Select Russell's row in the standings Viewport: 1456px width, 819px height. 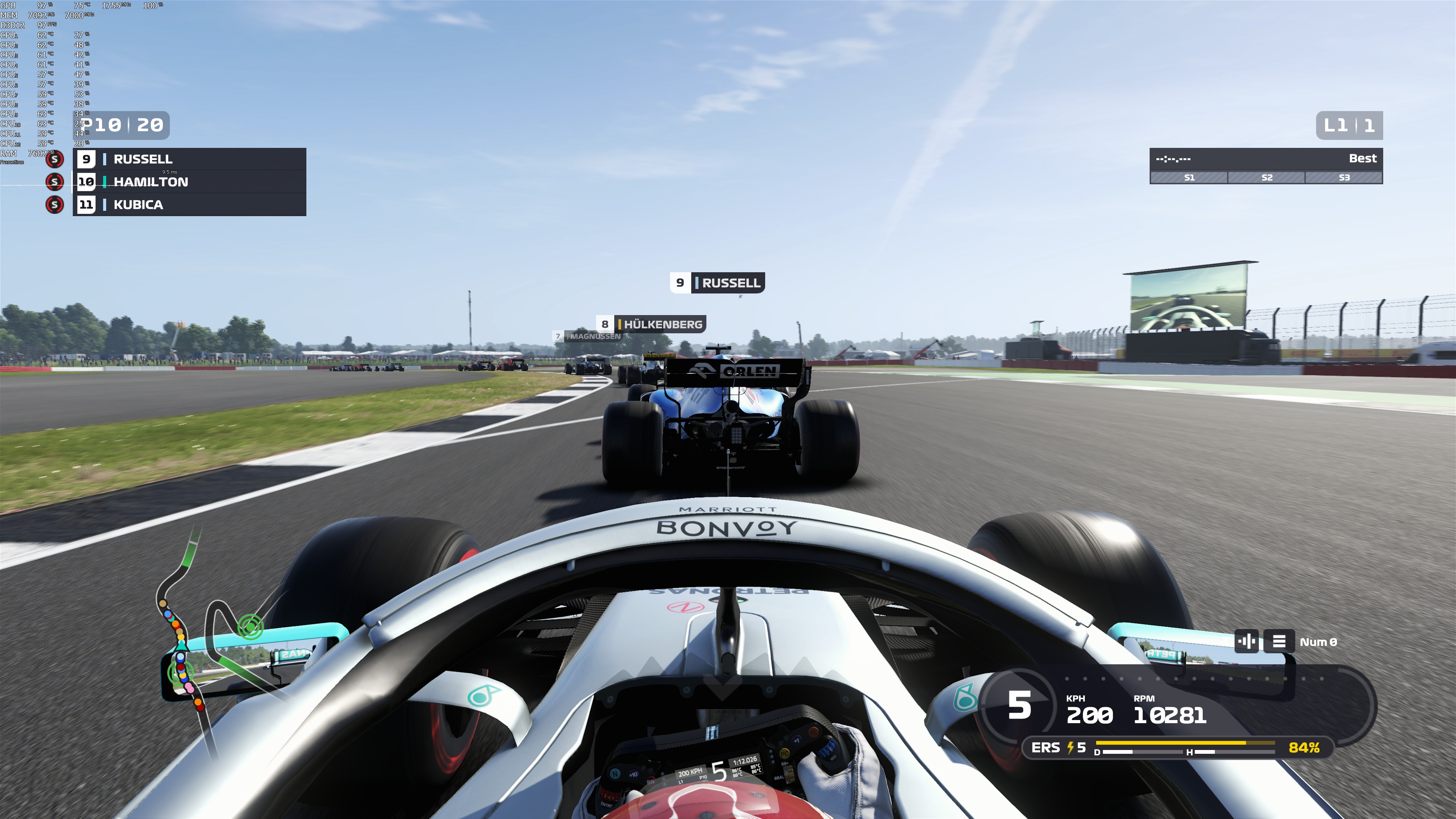point(189,159)
